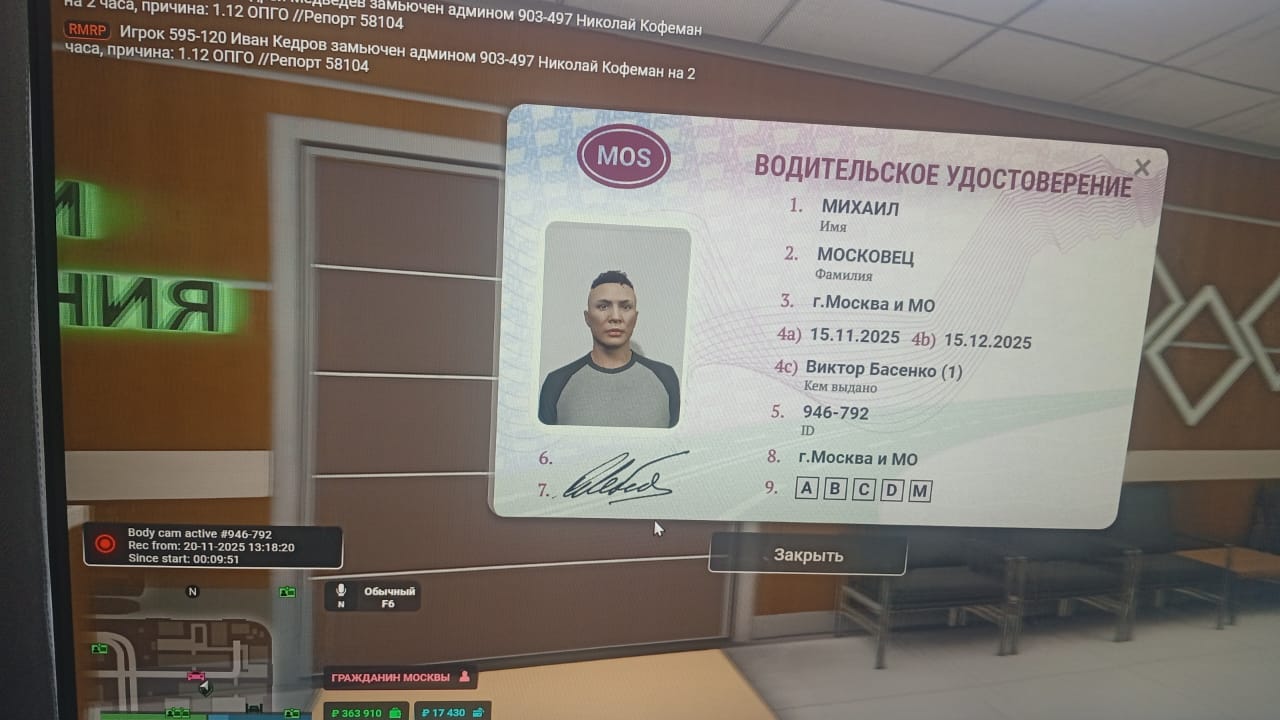The height and width of the screenshot is (720, 1280).
Task: Click the license holder's photo
Action: pos(616,327)
